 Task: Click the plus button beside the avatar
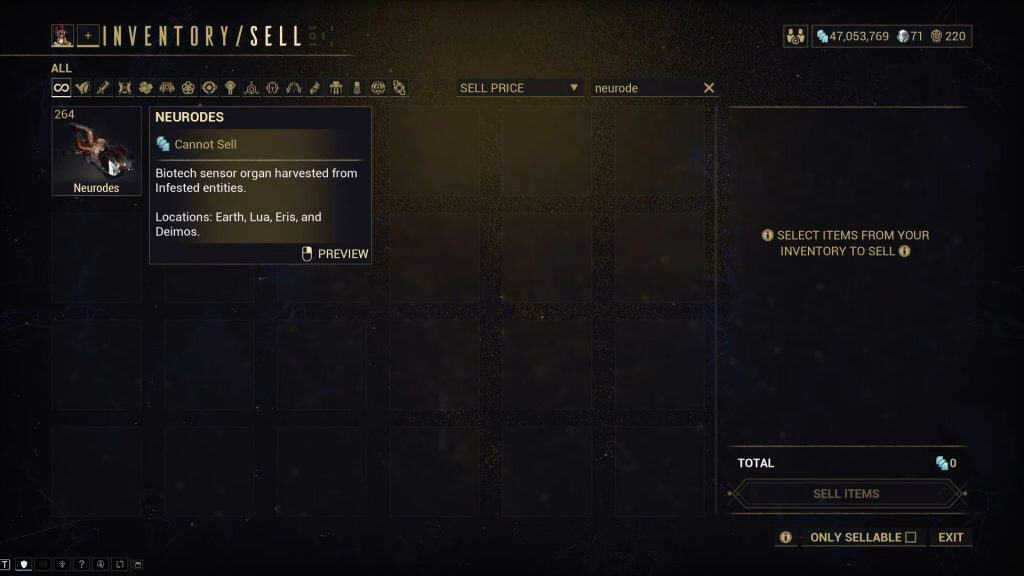(88, 36)
